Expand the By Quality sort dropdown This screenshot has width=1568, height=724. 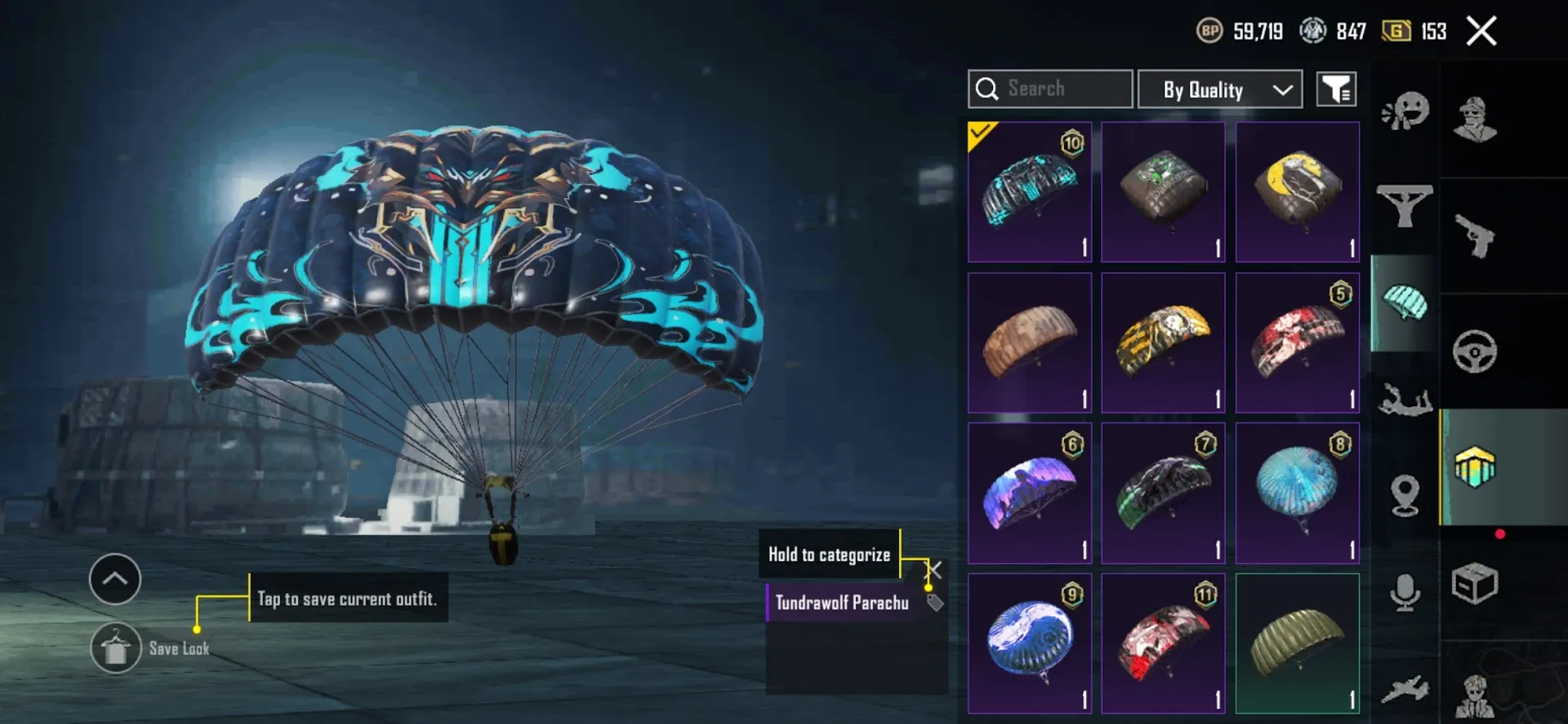(x=1219, y=88)
